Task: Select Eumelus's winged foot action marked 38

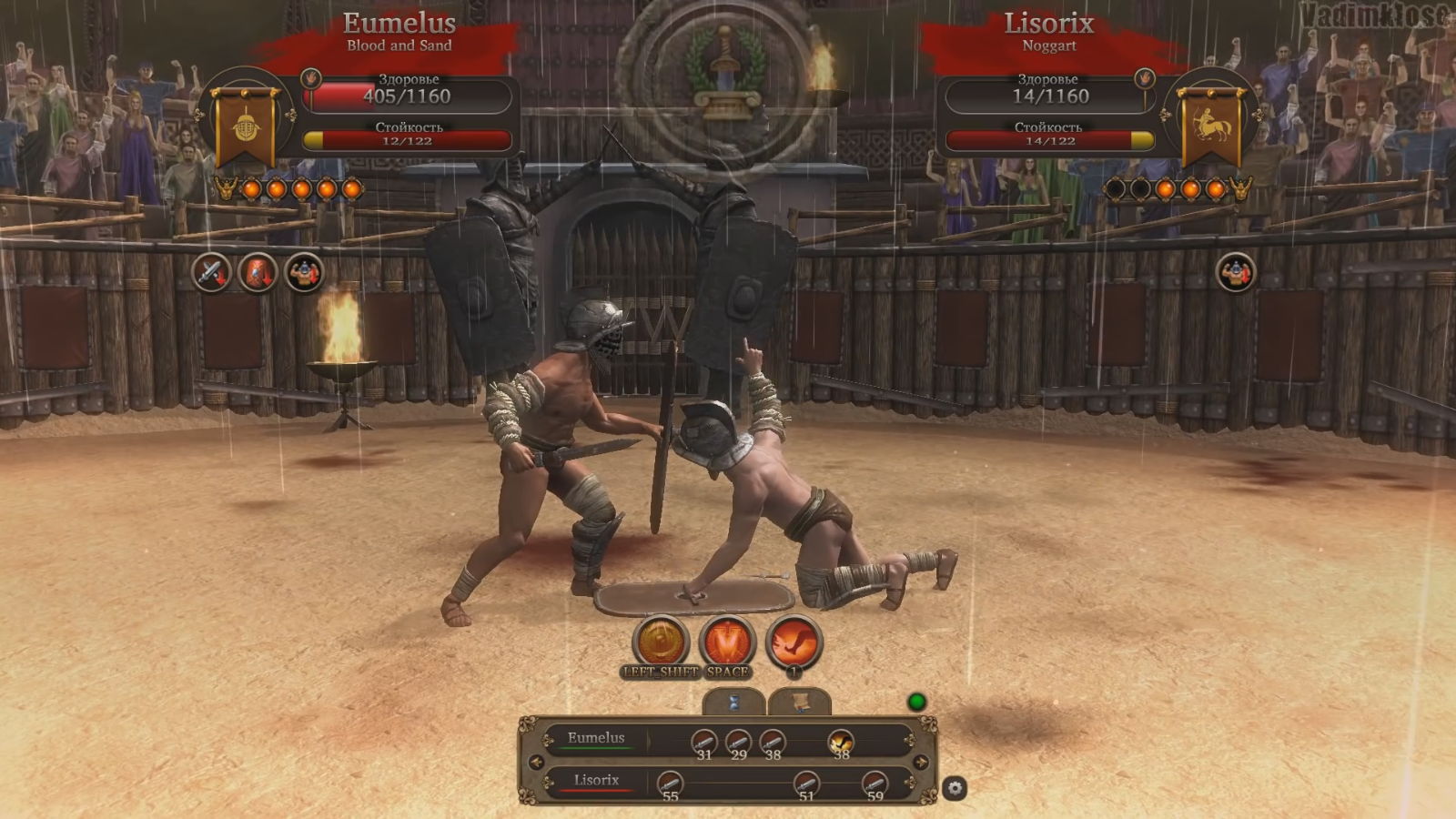Action: (x=841, y=743)
